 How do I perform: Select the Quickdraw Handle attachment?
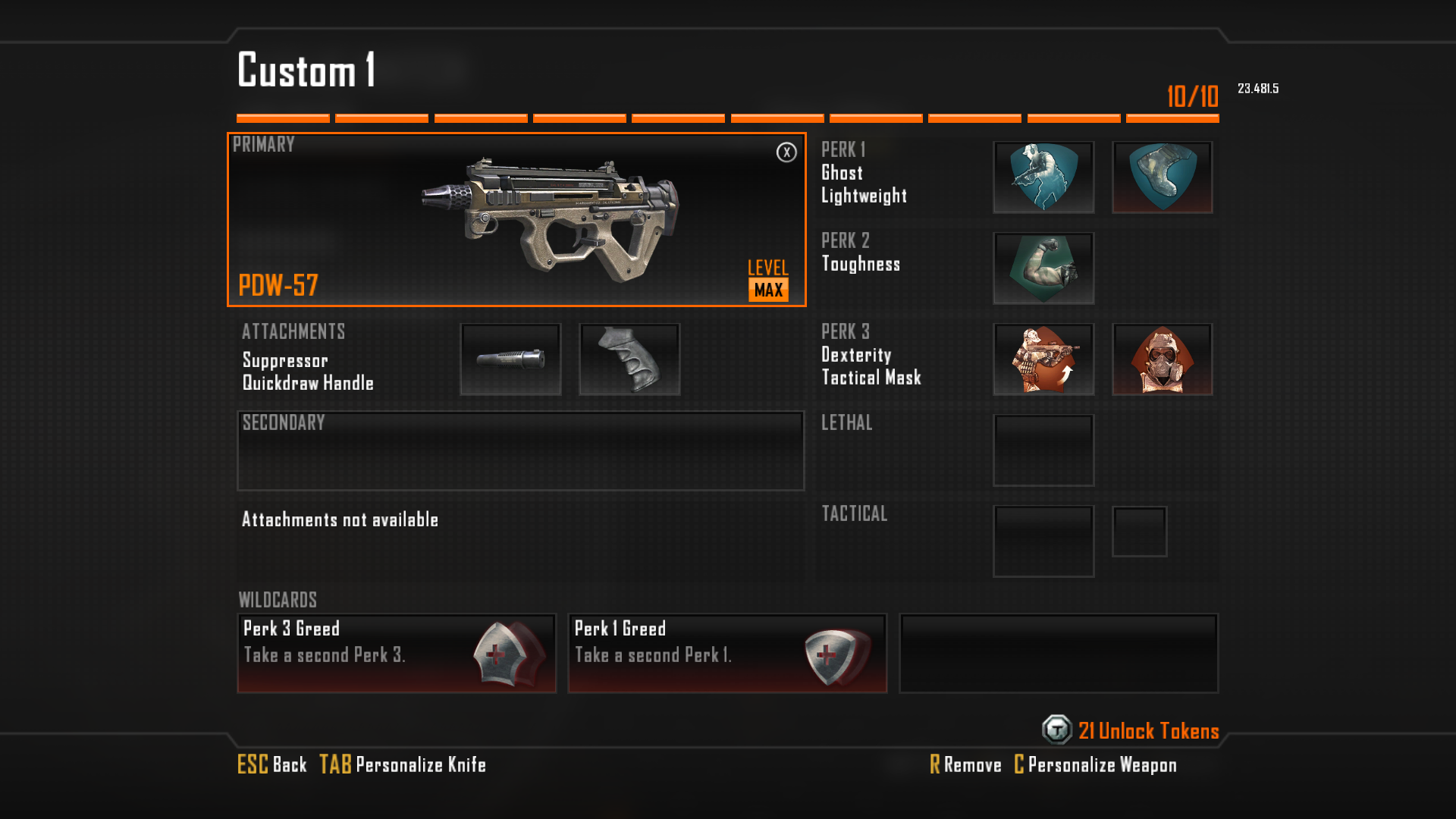pyautogui.click(x=629, y=359)
